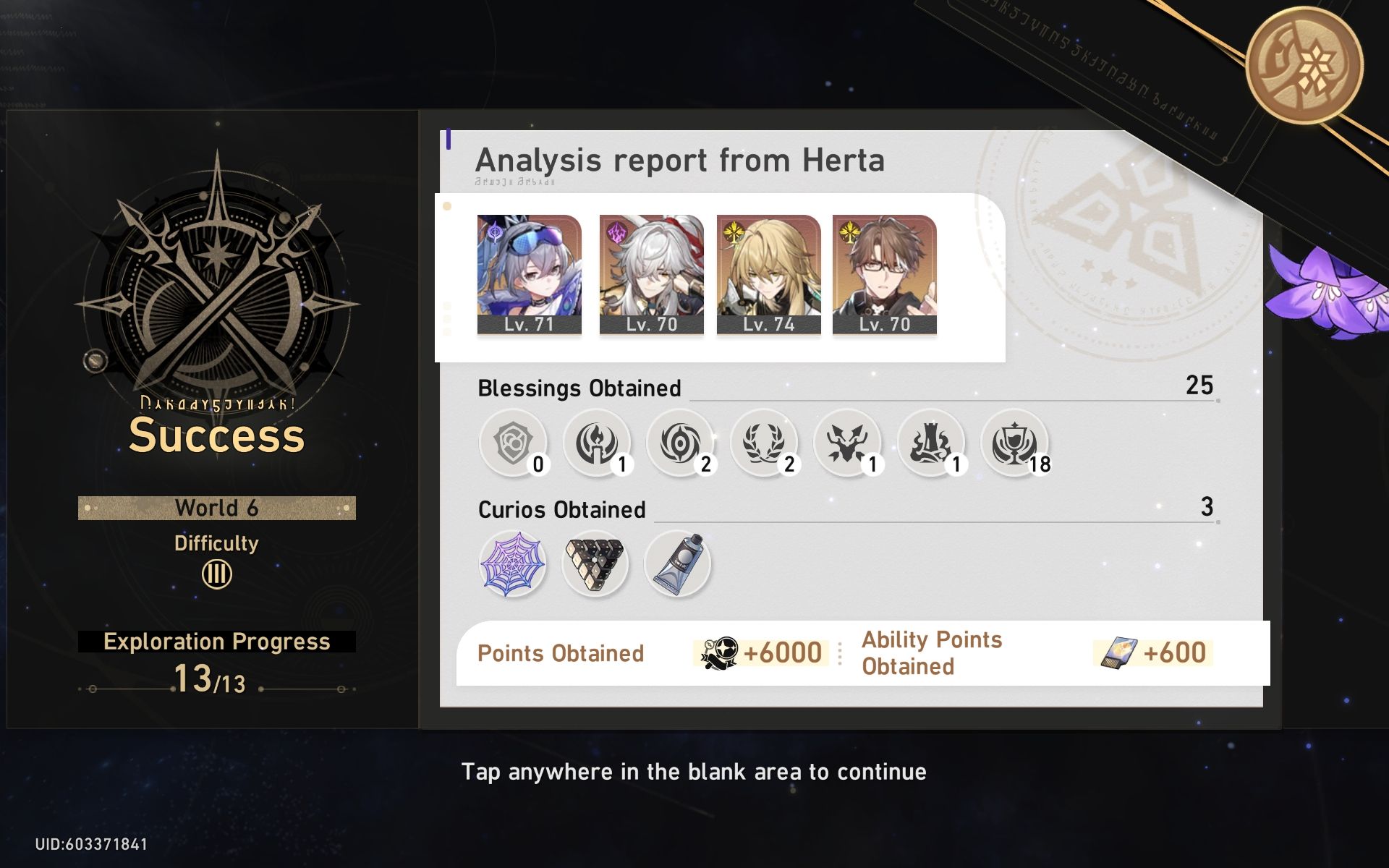Viewport: 1389px width, 868px height.
Task: Select Jing Yuan's Lv. 70 portrait
Action: click(650, 273)
